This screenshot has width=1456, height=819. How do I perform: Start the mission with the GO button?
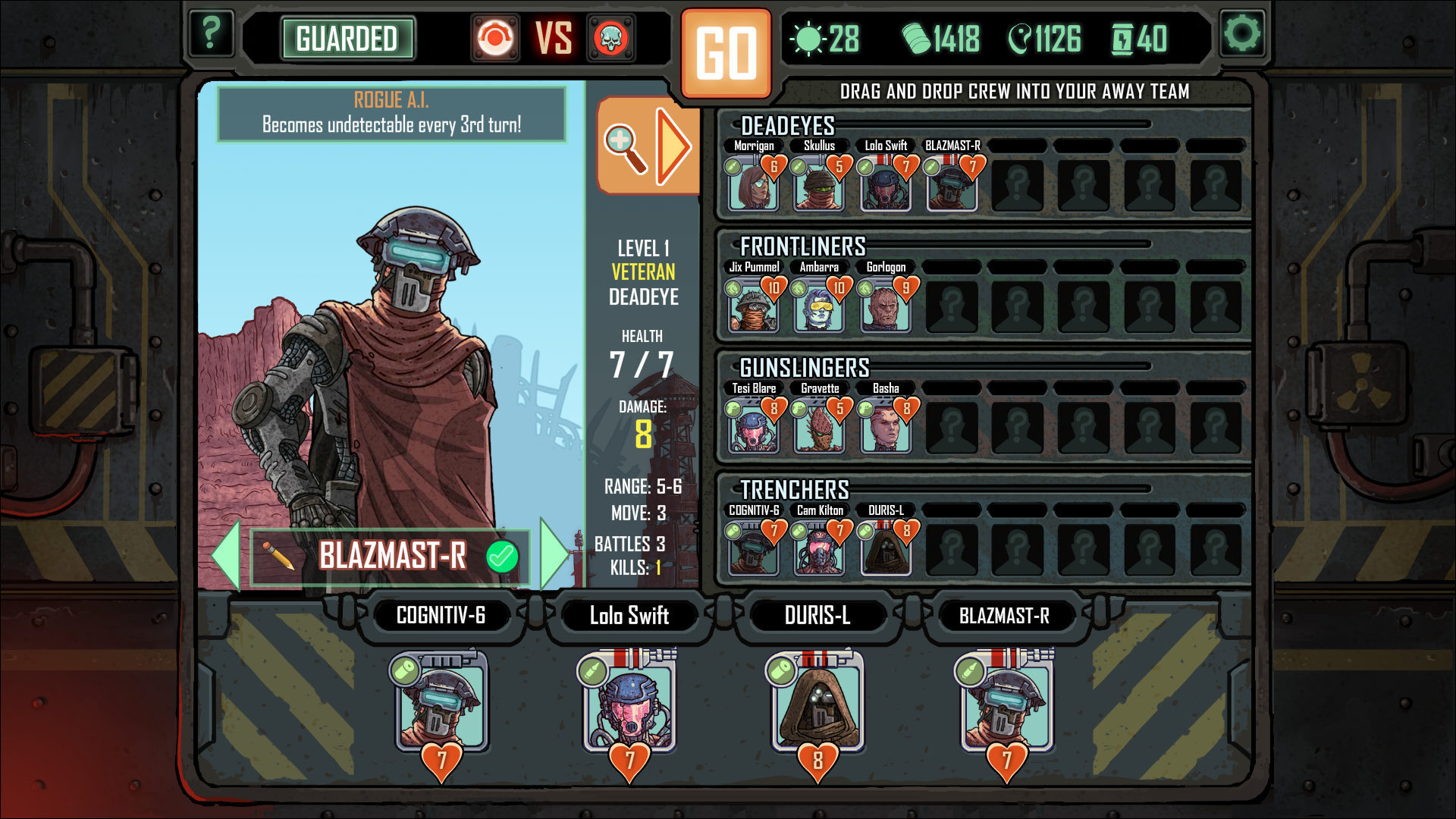tap(726, 53)
